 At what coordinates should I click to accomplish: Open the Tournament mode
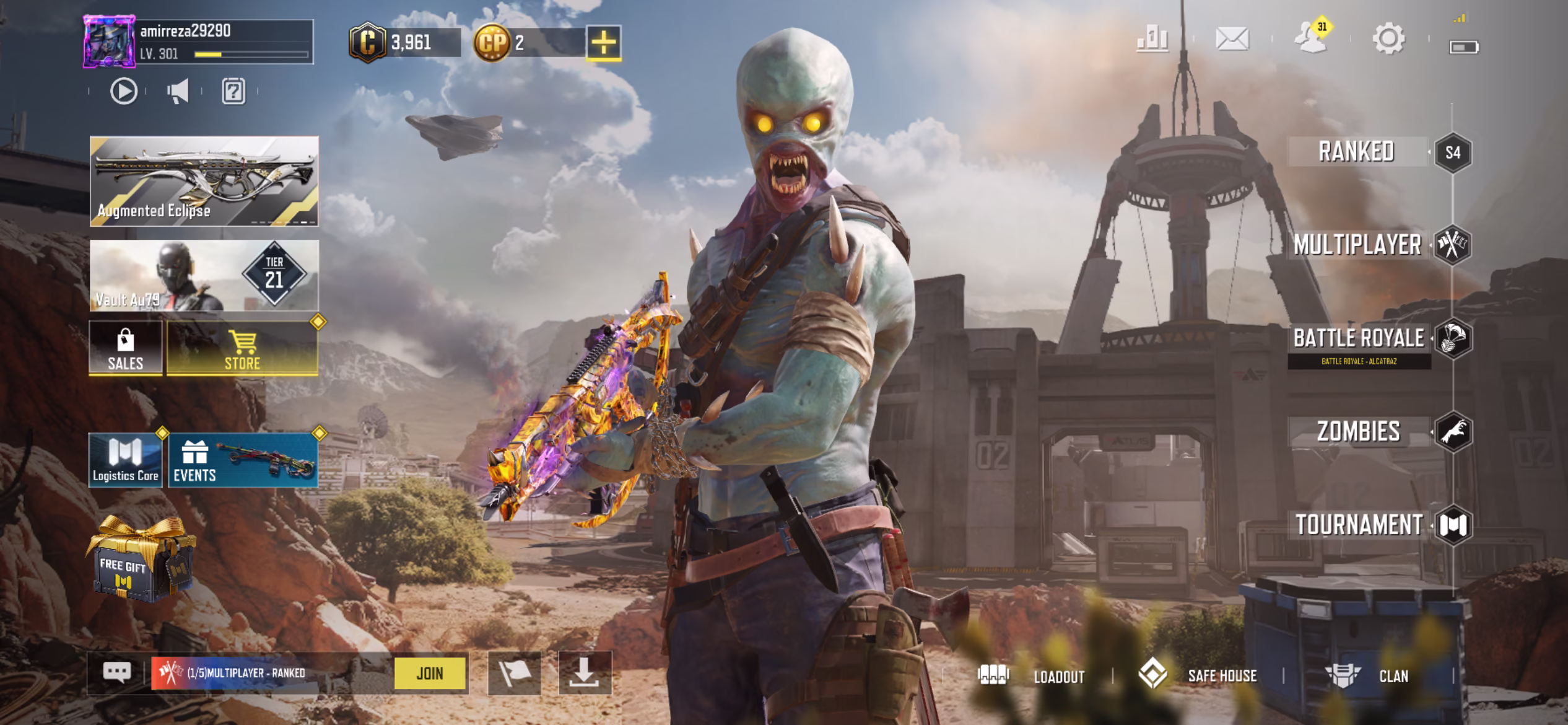pyautogui.click(x=1360, y=525)
